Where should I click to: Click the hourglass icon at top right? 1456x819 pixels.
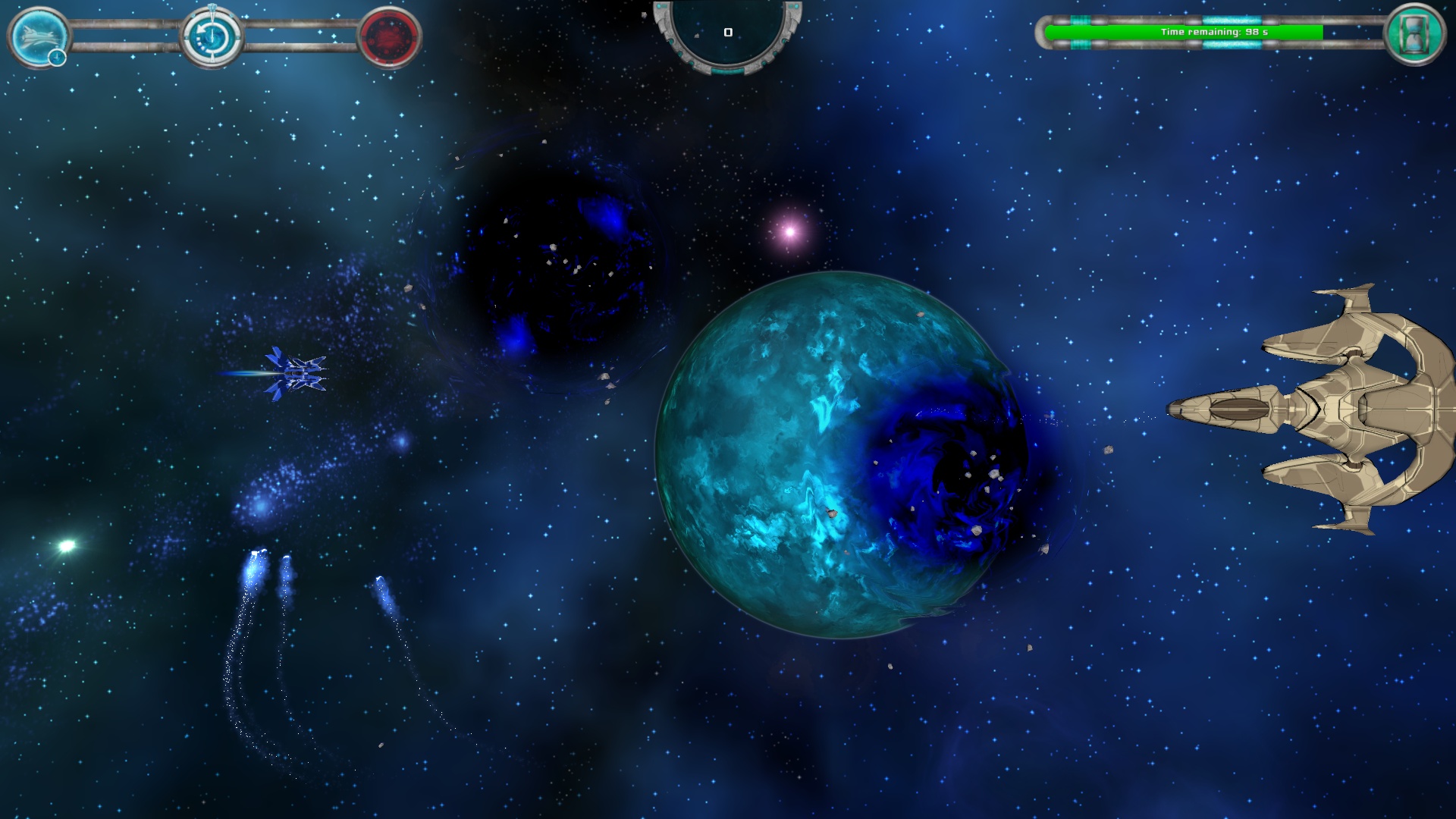point(1416,33)
